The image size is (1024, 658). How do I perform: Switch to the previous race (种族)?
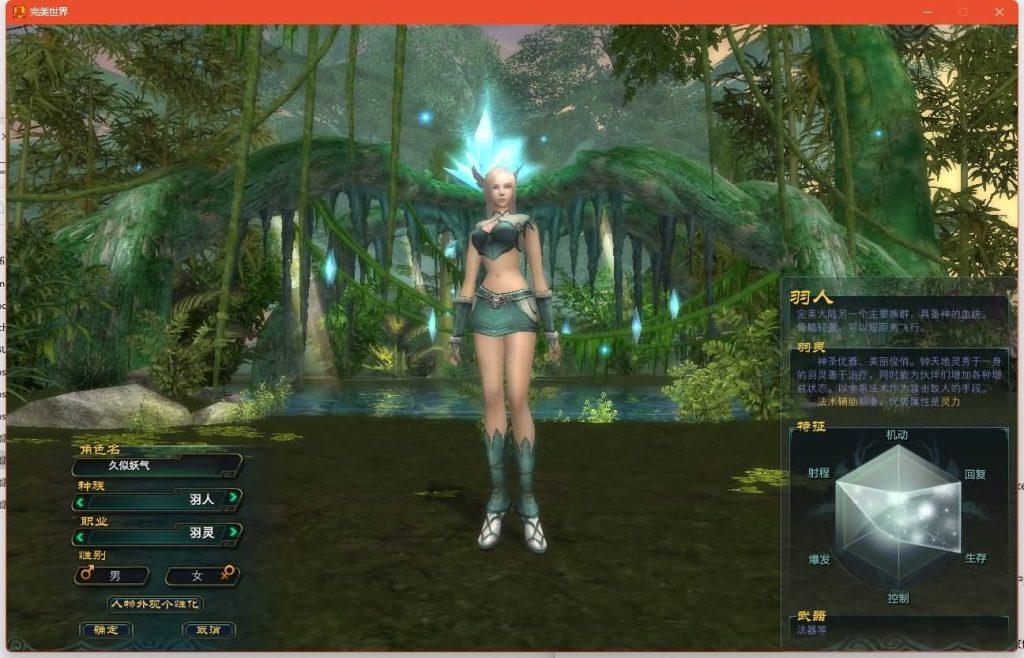pyautogui.click(x=79, y=499)
